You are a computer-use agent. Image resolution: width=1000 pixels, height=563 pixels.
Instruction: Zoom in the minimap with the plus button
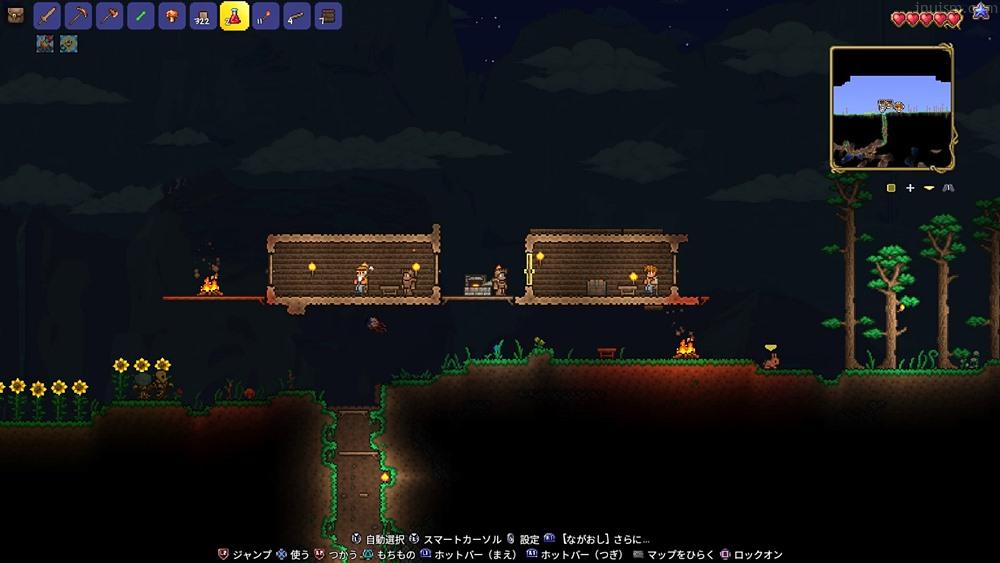910,188
